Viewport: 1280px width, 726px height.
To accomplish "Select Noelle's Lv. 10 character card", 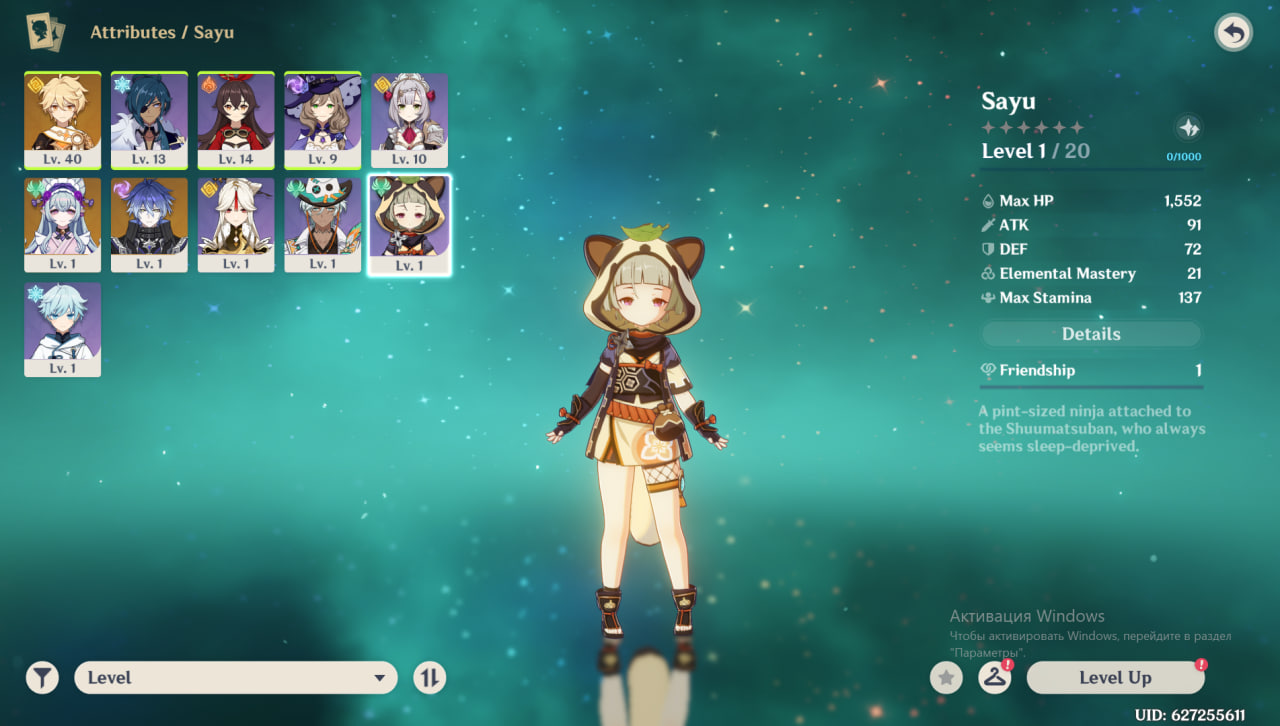I will [x=409, y=120].
